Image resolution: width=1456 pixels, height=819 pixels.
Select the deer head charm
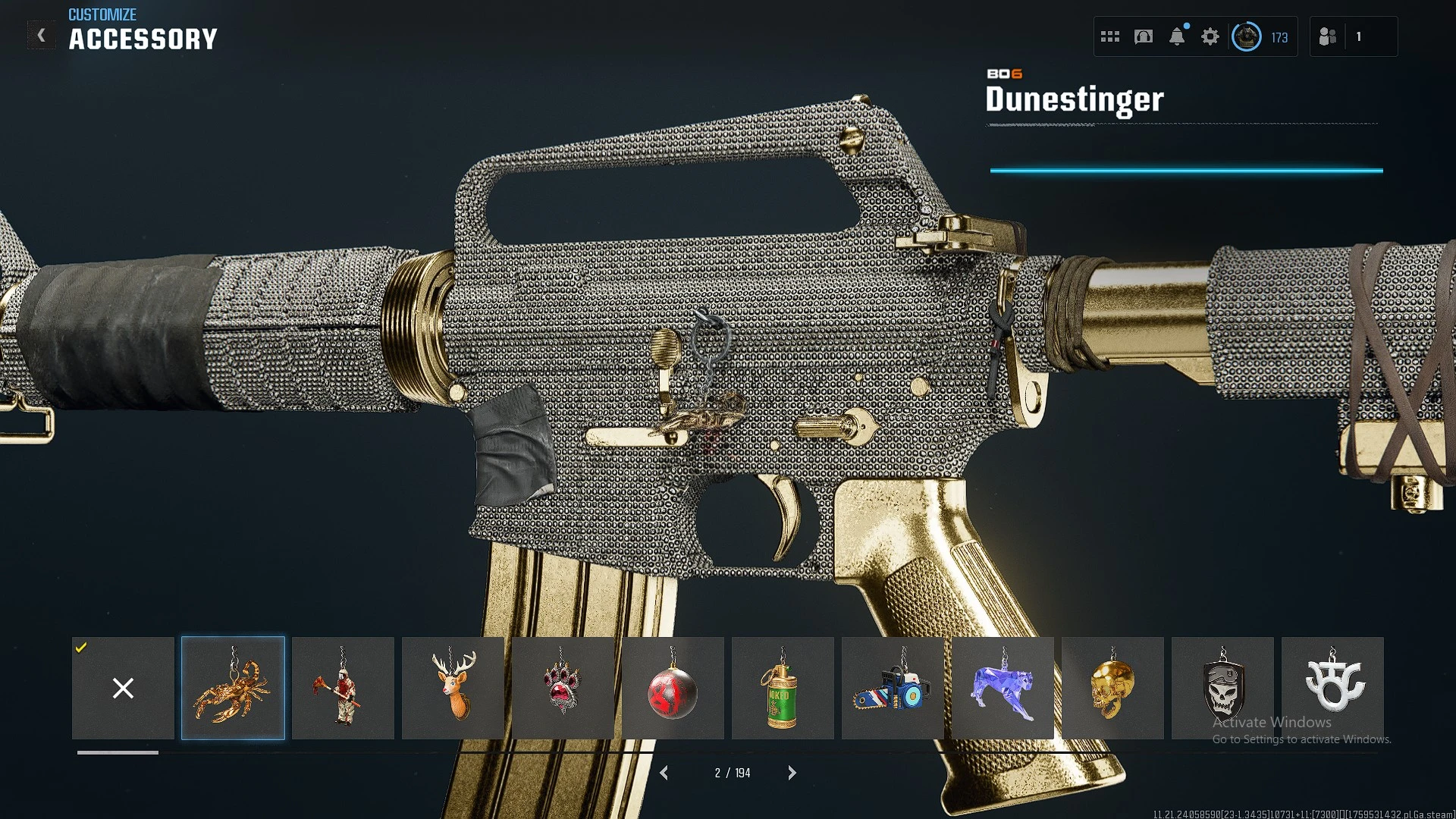point(453,688)
